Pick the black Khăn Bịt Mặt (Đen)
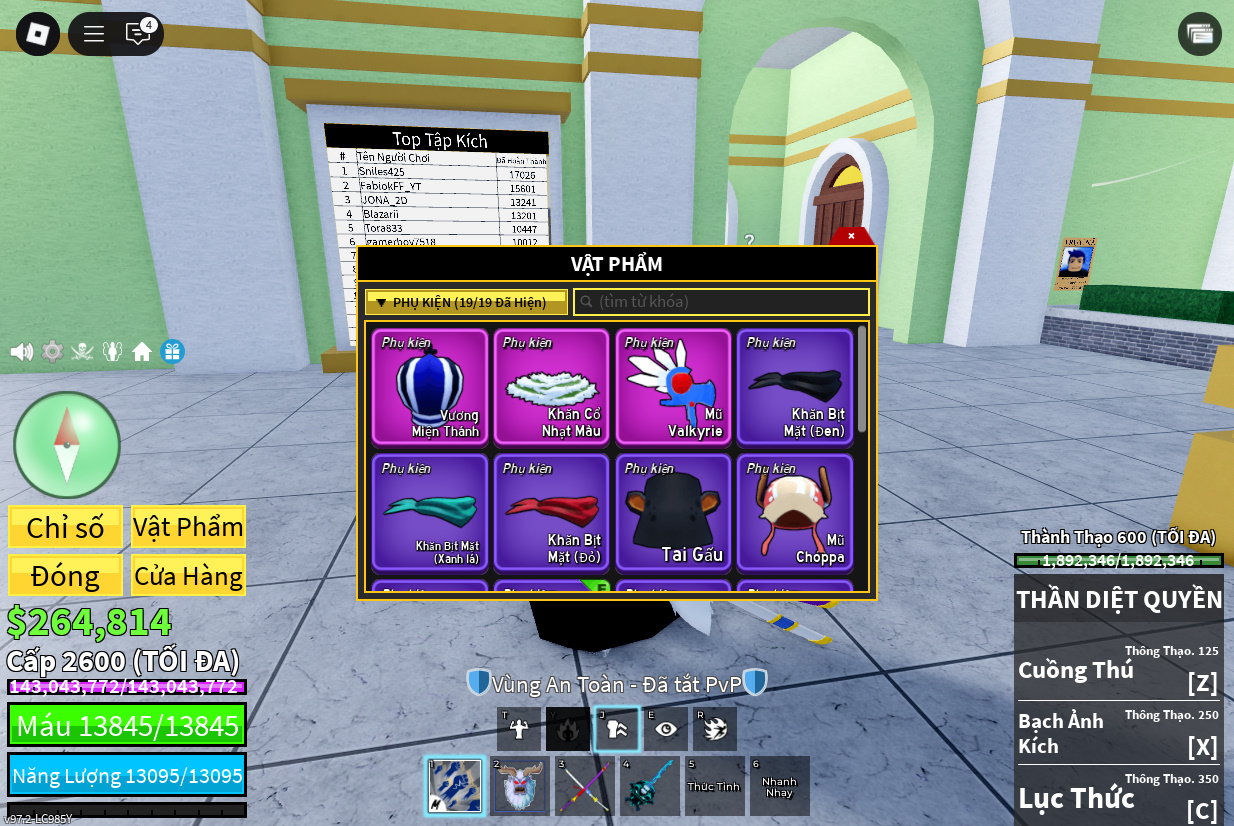This screenshot has width=1234, height=826. (x=795, y=387)
